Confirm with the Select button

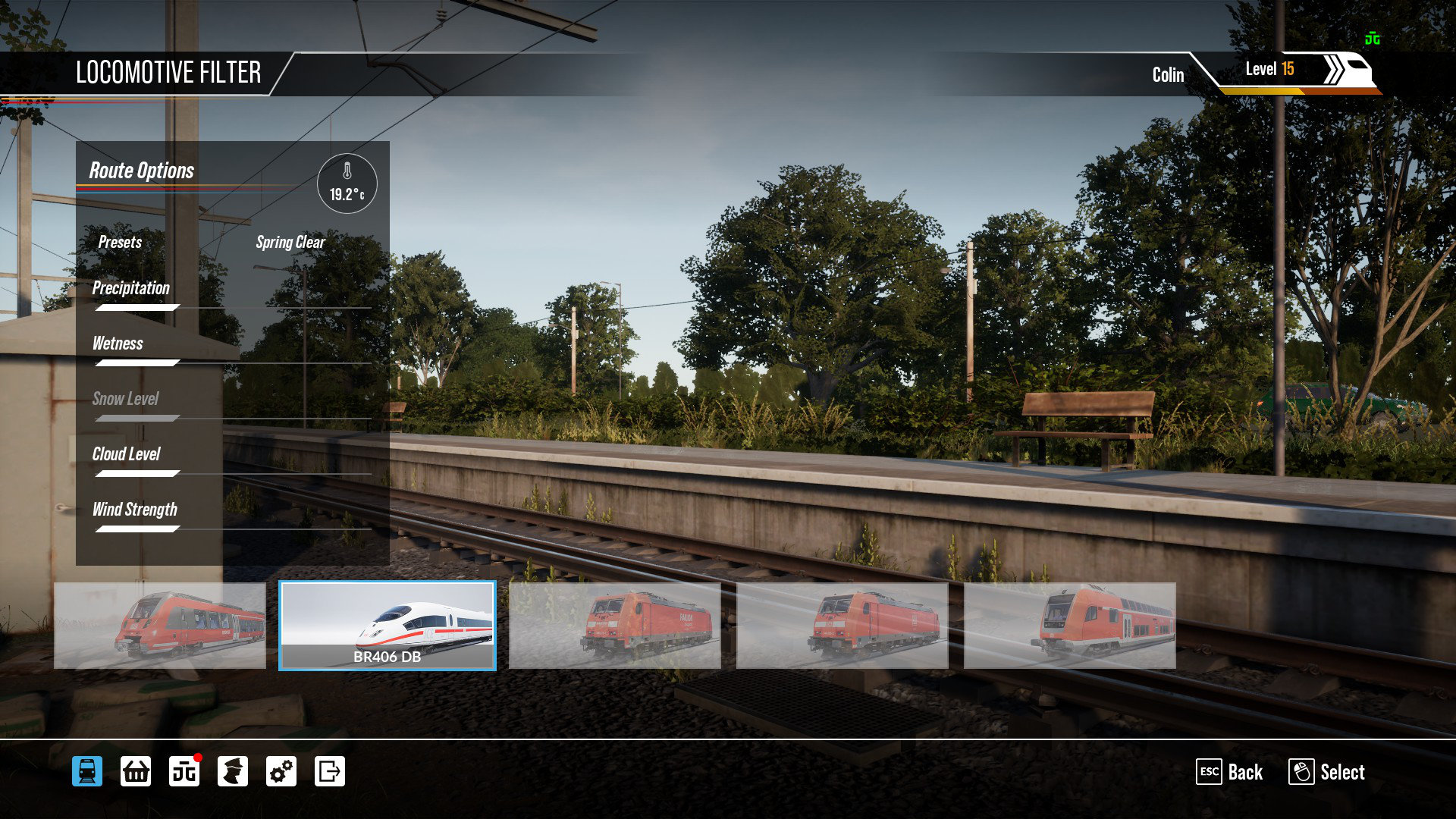point(1326,772)
